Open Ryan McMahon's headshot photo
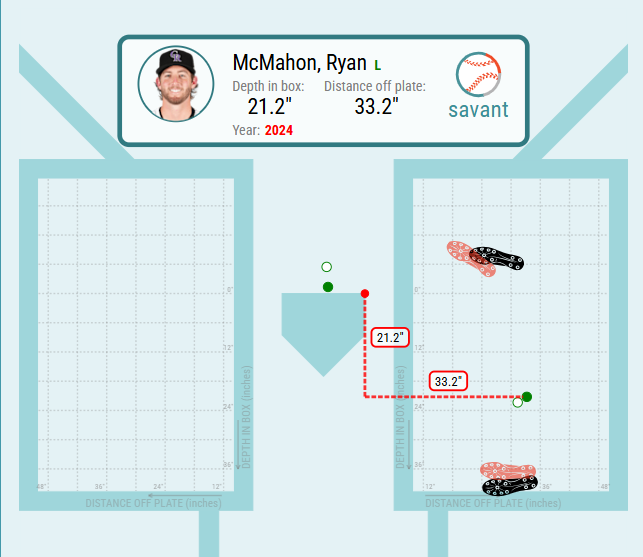643x557 pixels. click(176, 84)
